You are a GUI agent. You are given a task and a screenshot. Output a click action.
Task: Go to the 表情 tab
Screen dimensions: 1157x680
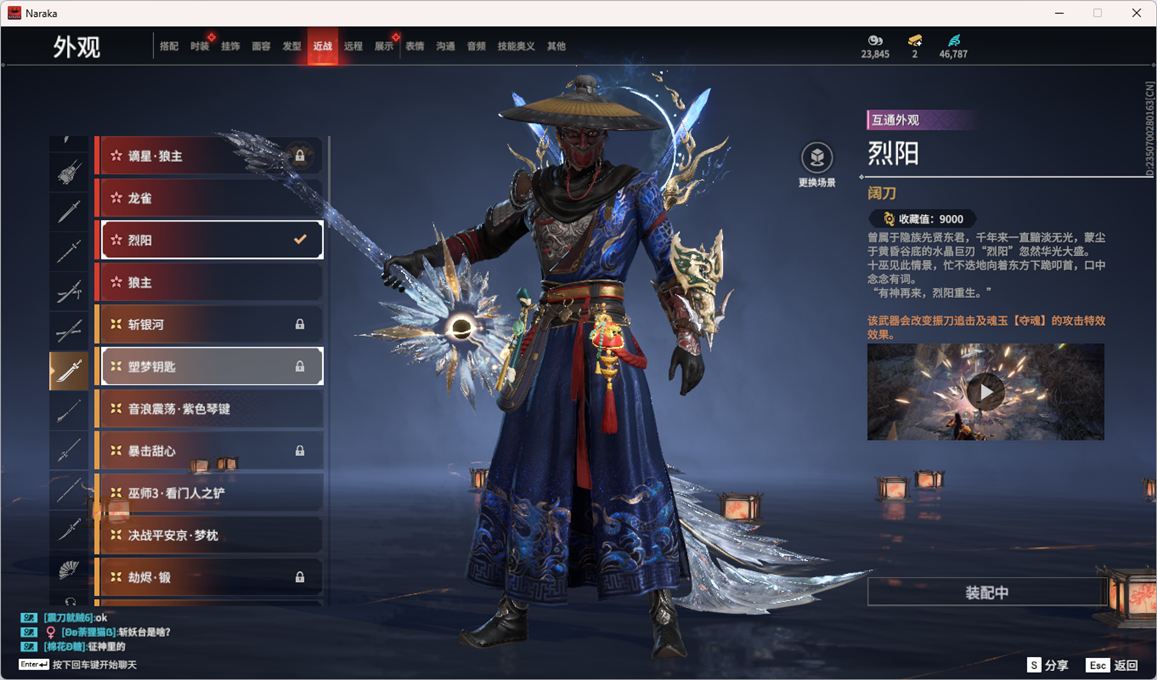click(415, 46)
